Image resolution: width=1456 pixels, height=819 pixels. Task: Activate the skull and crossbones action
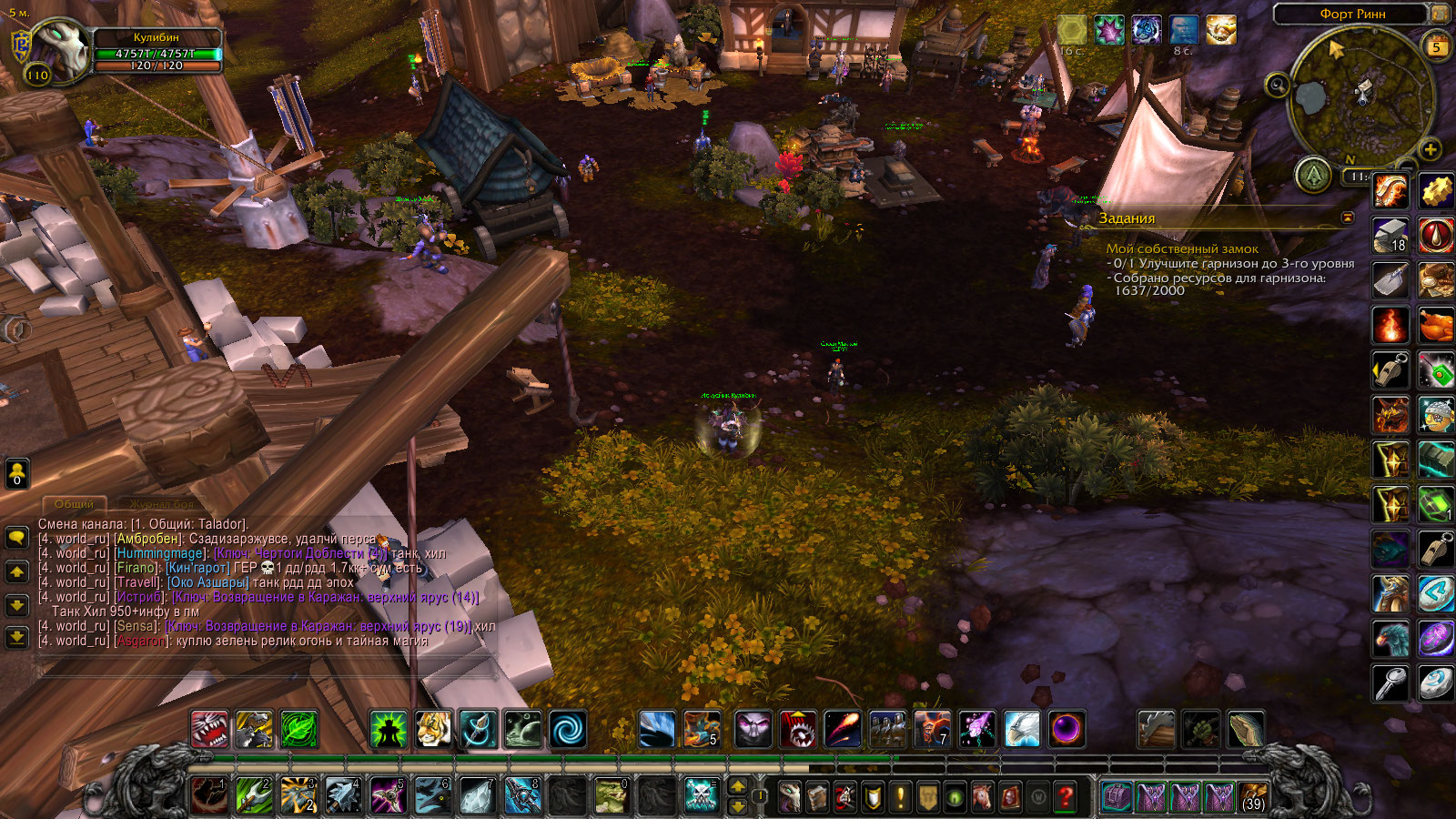pyautogui.click(x=701, y=796)
